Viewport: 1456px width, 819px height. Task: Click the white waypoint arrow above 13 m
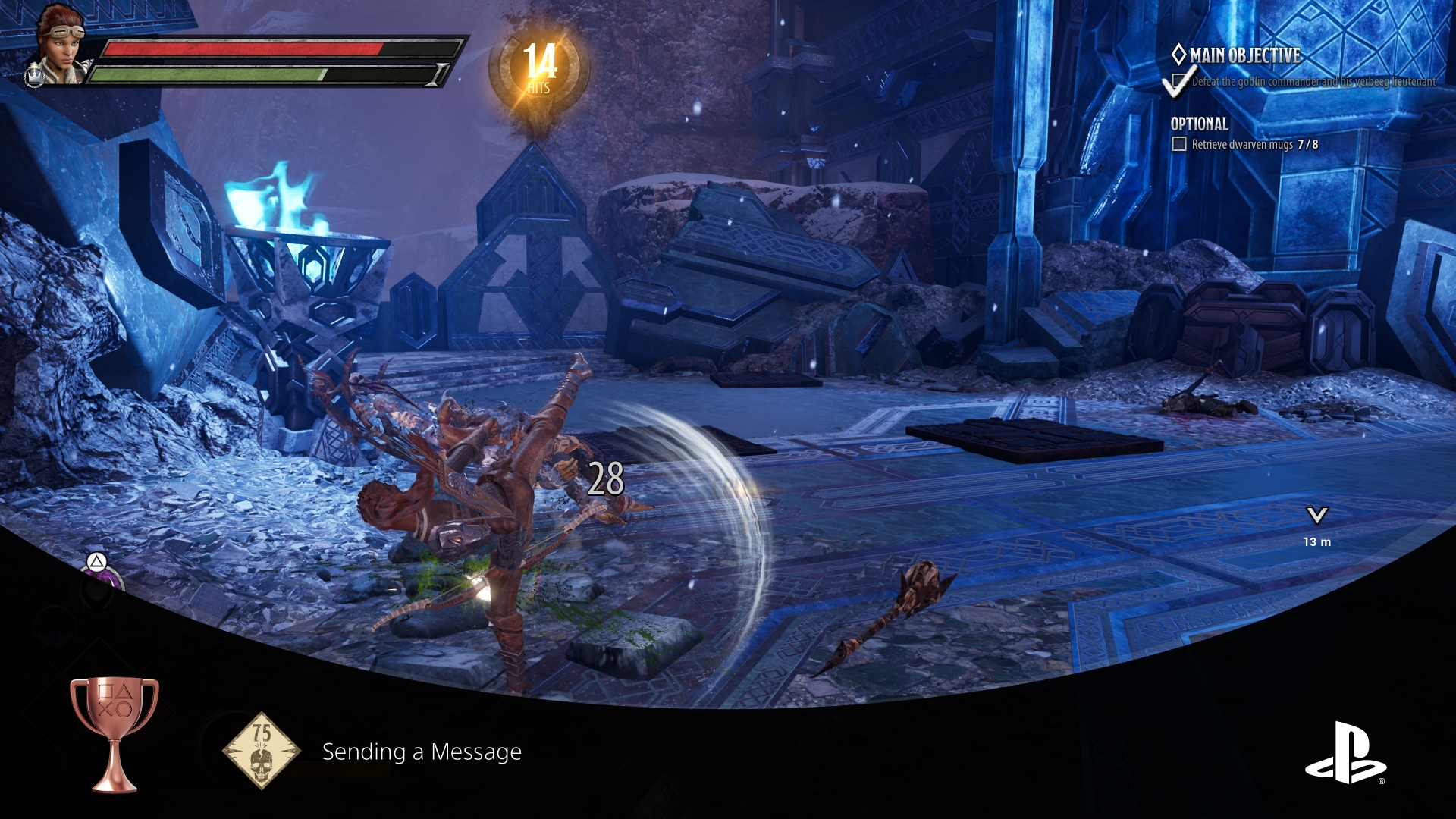[x=1316, y=516]
